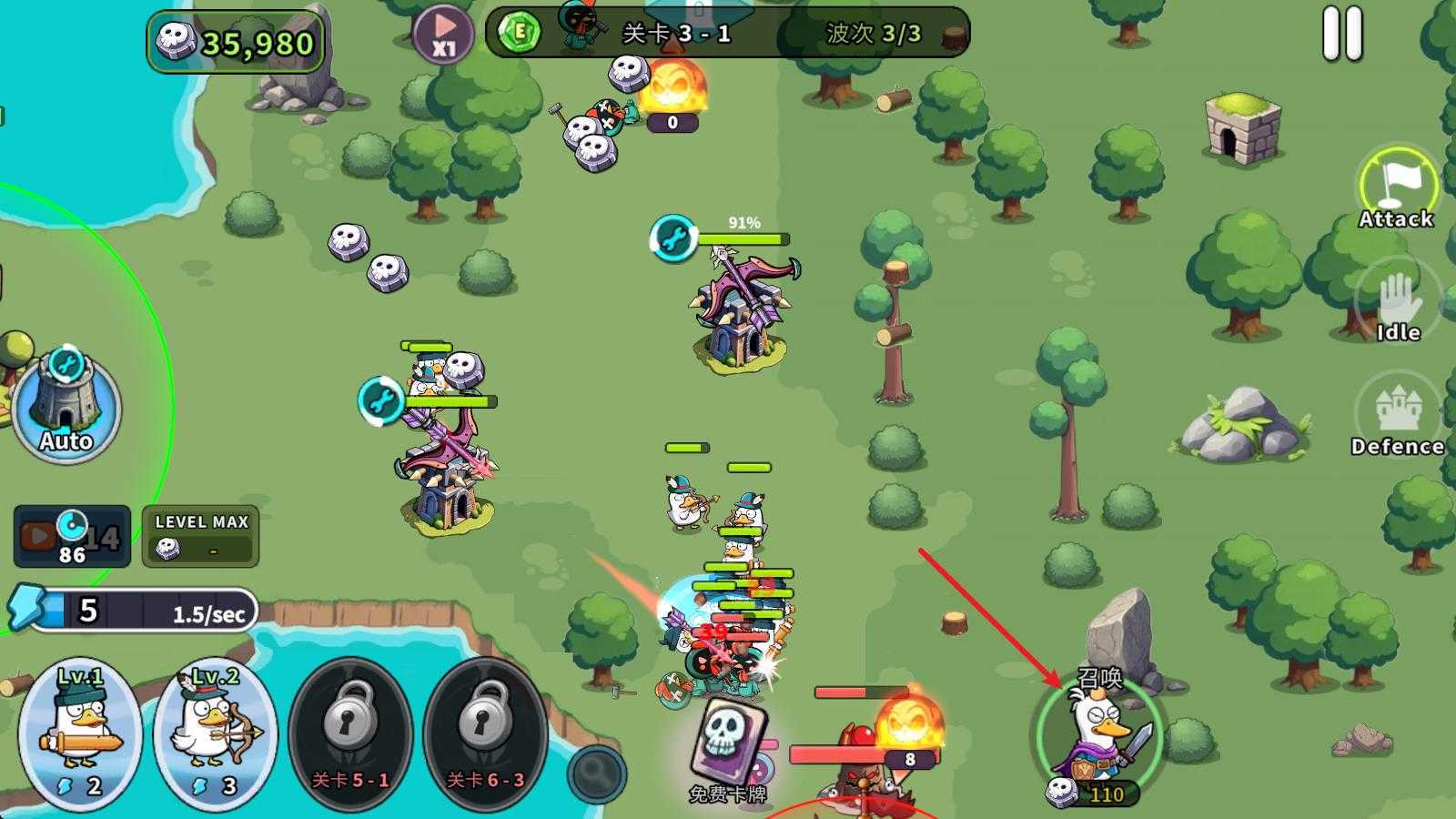The height and width of the screenshot is (819, 1456).
Task: Deploy the Lv.2 archer duck unit
Action: tap(215, 733)
